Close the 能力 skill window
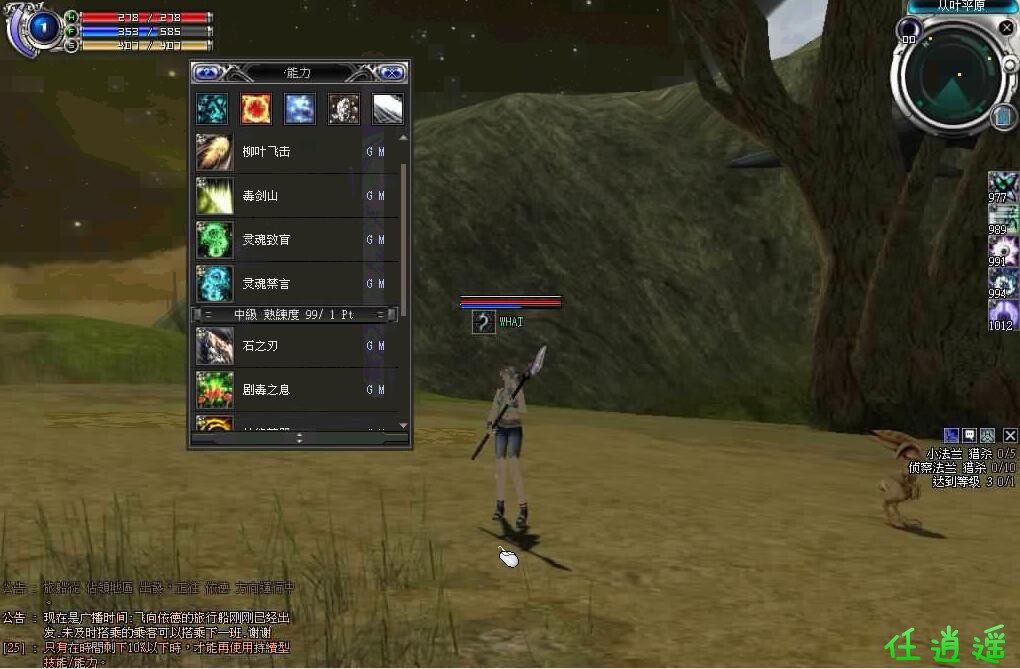Screen dimensions: 1020x669 [x=392, y=72]
